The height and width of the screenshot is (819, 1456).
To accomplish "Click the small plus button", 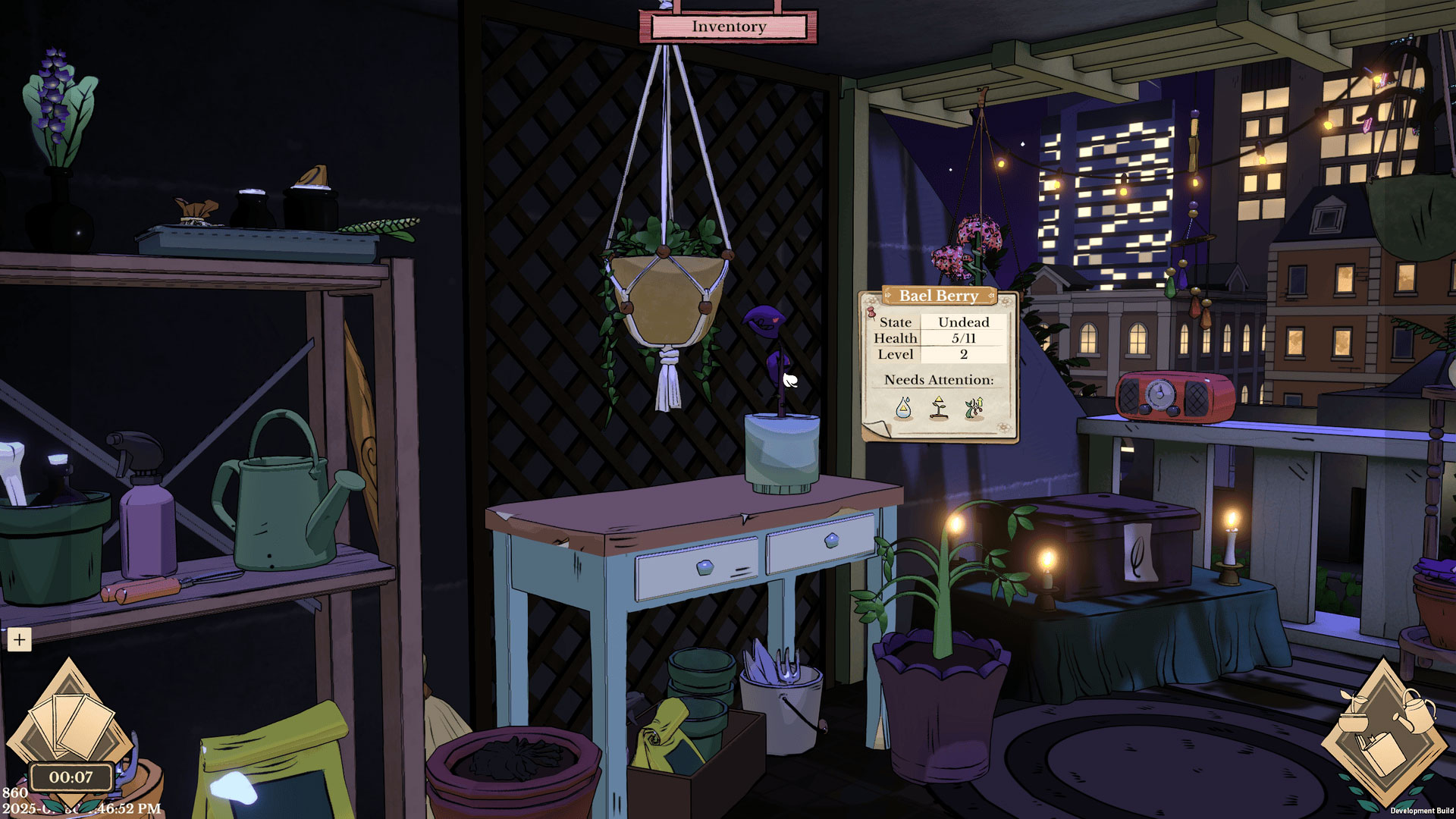I will click(x=19, y=639).
